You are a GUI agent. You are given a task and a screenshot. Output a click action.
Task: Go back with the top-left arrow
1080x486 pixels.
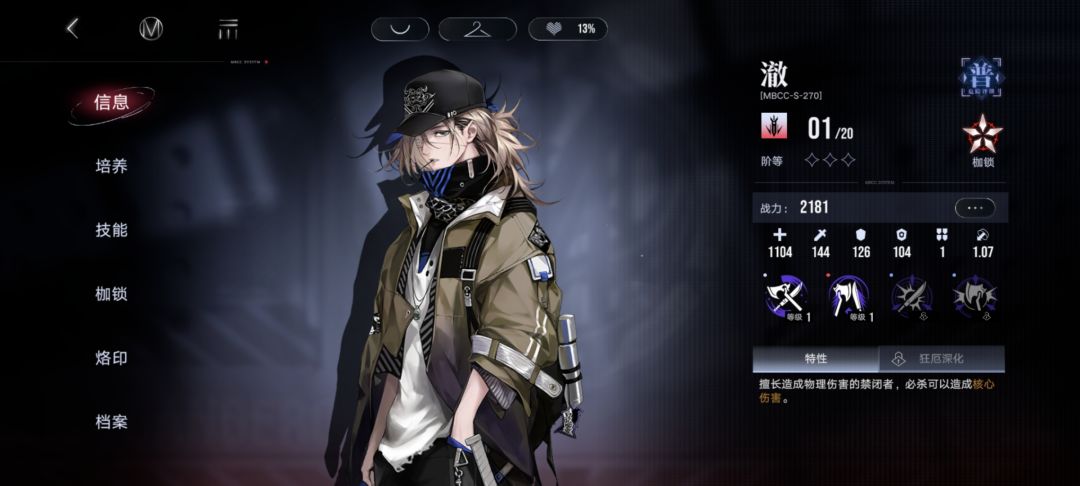pos(72,29)
